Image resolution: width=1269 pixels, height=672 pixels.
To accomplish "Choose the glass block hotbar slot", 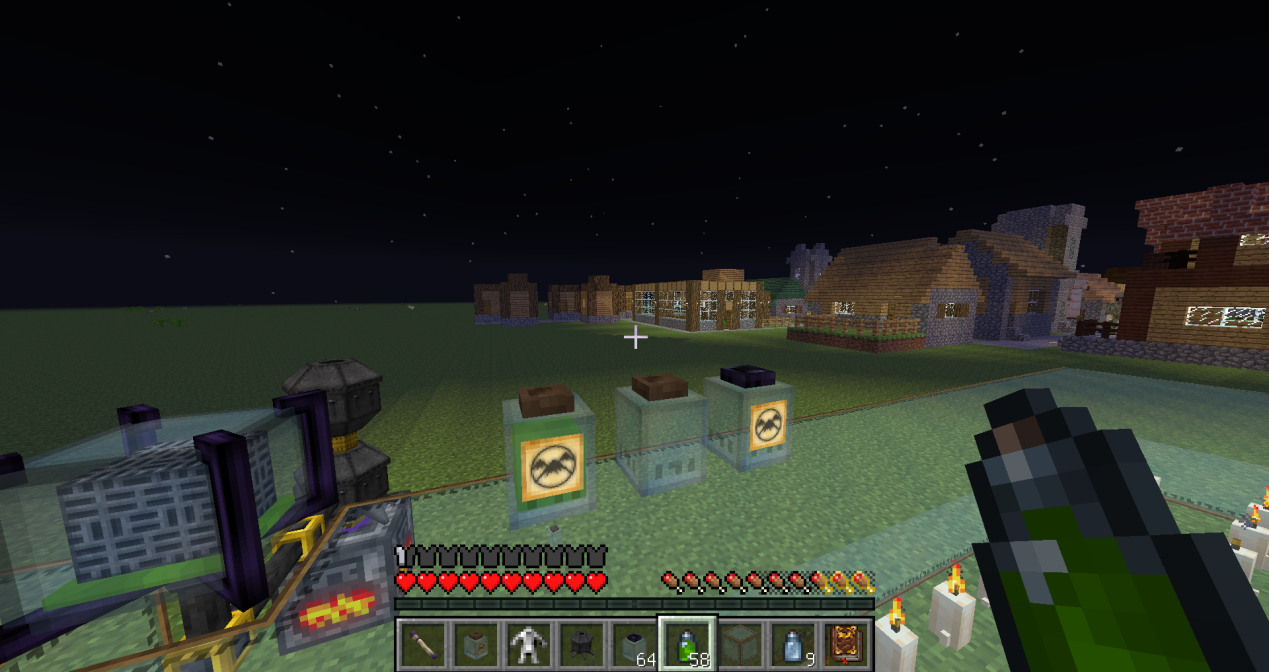I will [739, 644].
